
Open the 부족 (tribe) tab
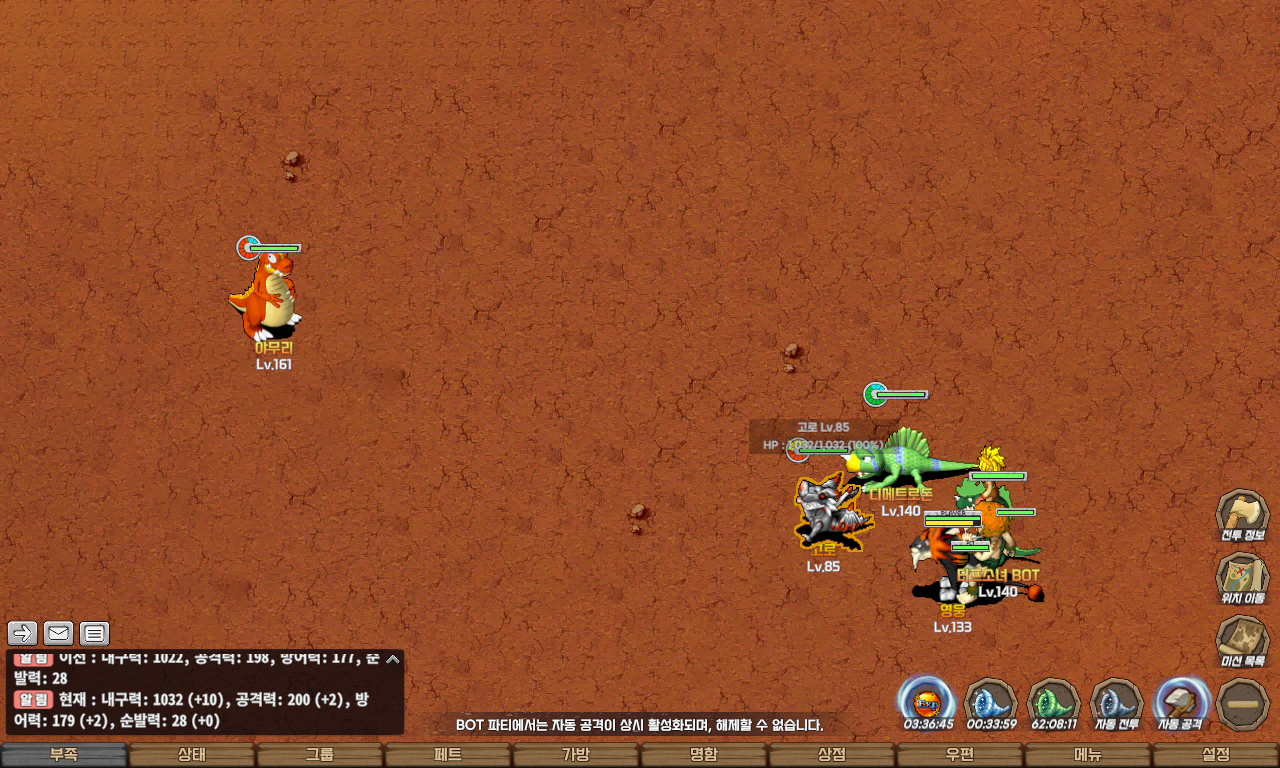coord(64,755)
